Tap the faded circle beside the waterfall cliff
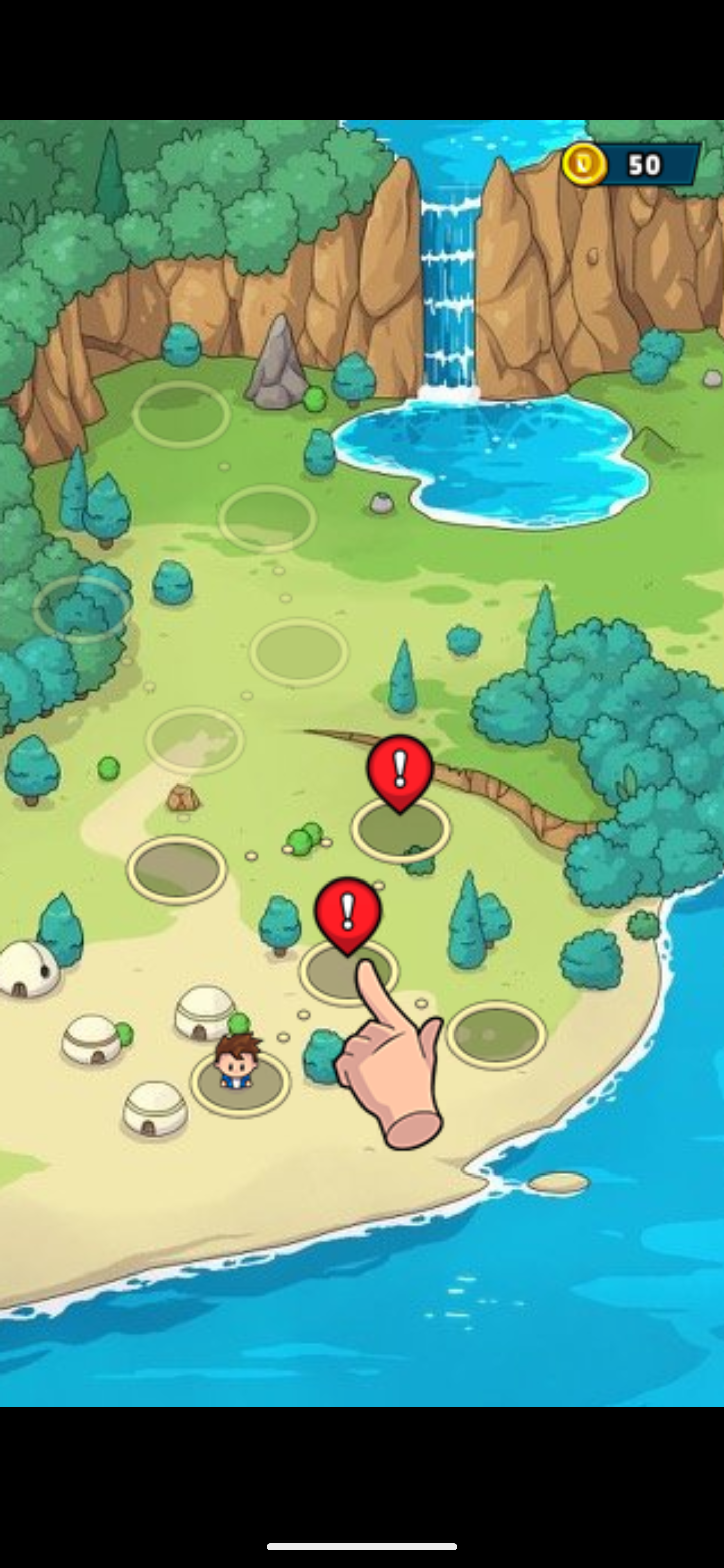The width and height of the screenshot is (724, 1568). [183, 414]
